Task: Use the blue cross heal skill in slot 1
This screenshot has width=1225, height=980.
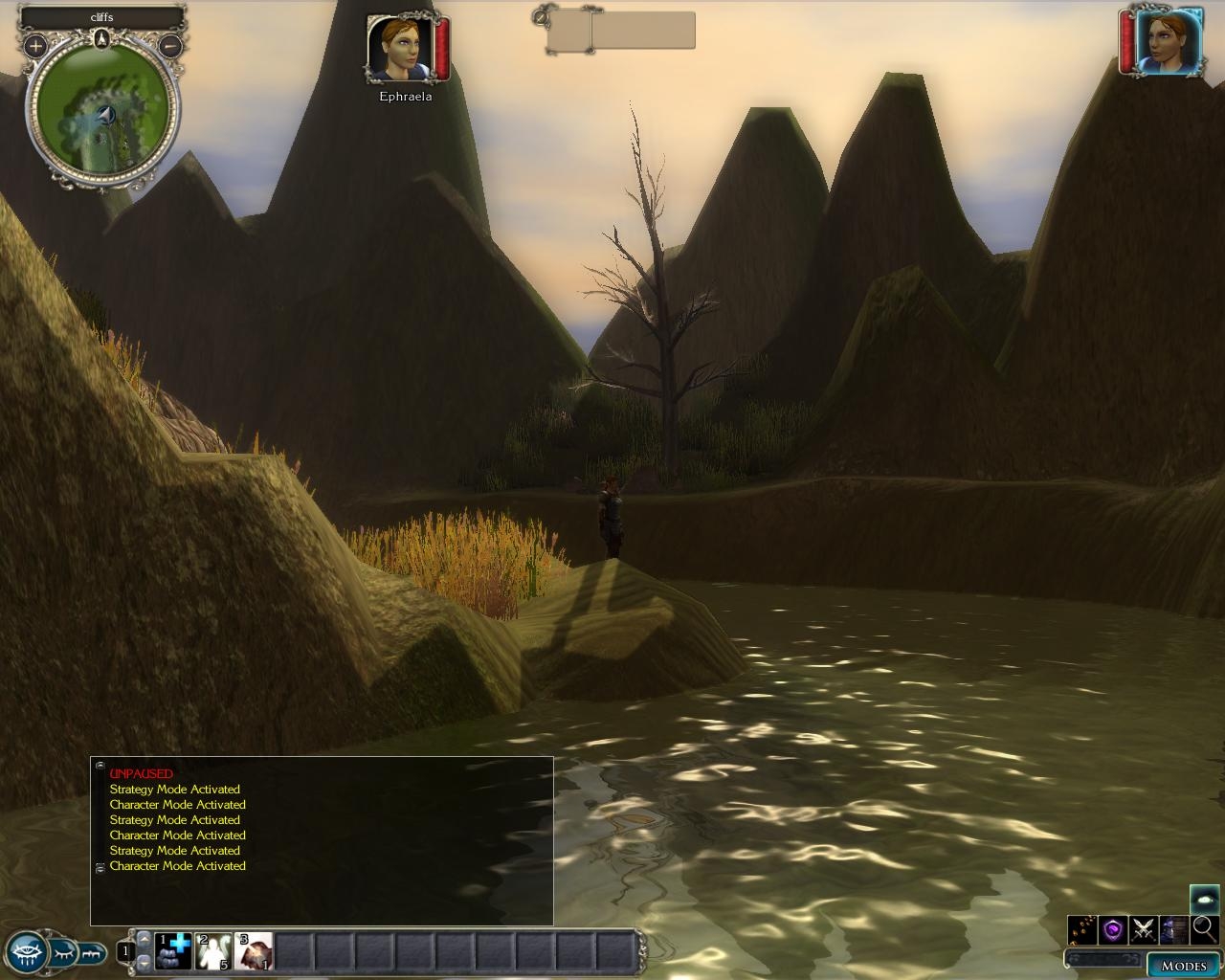Action: (174, 951)
